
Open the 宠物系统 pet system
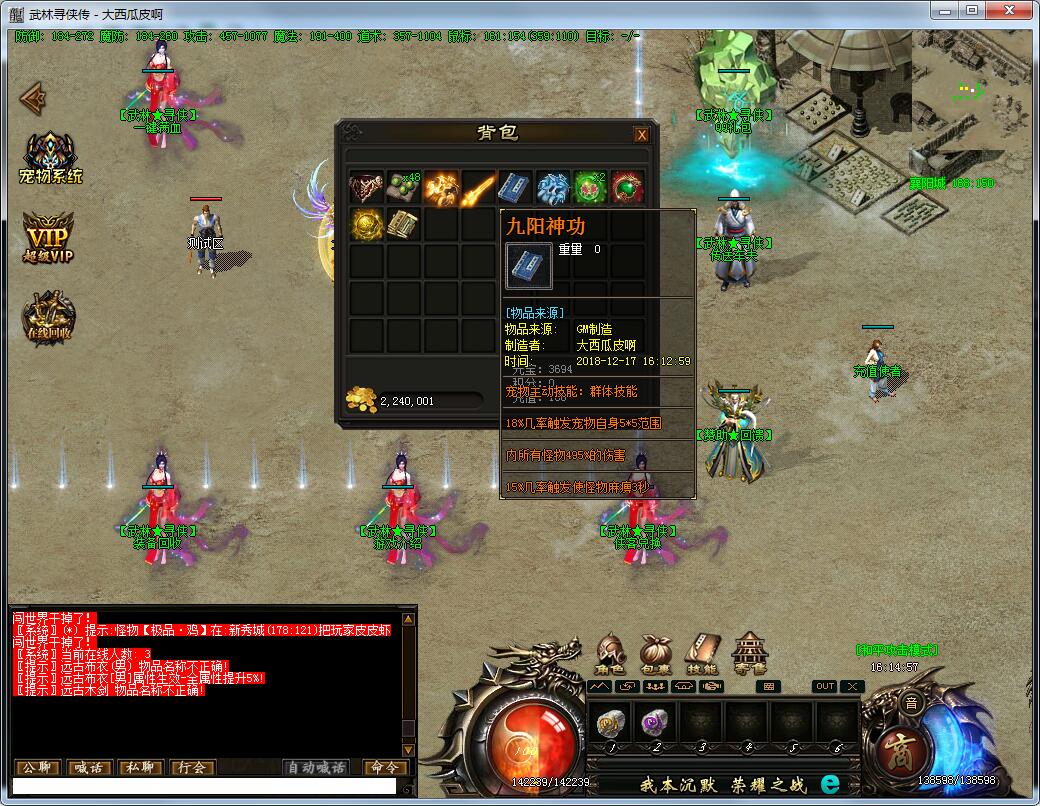51,157
